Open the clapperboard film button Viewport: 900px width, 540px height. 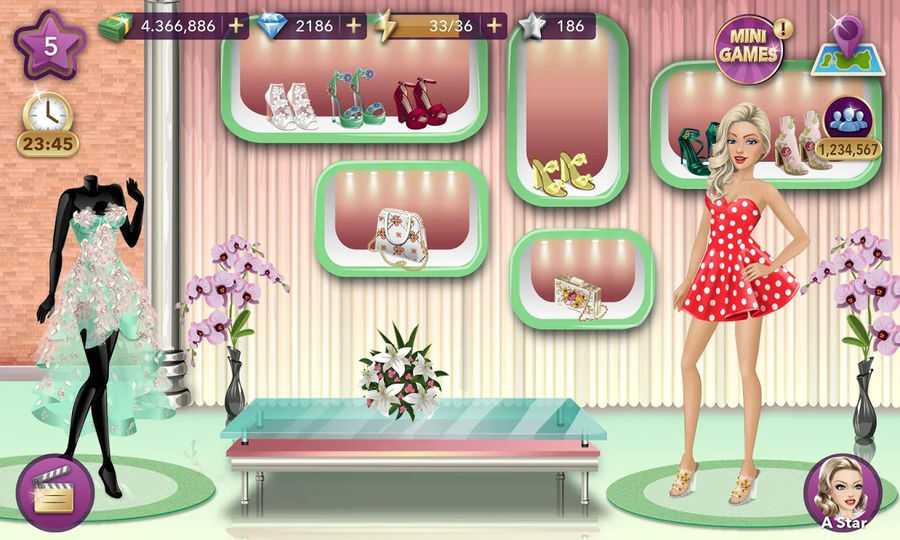[55, 492]
